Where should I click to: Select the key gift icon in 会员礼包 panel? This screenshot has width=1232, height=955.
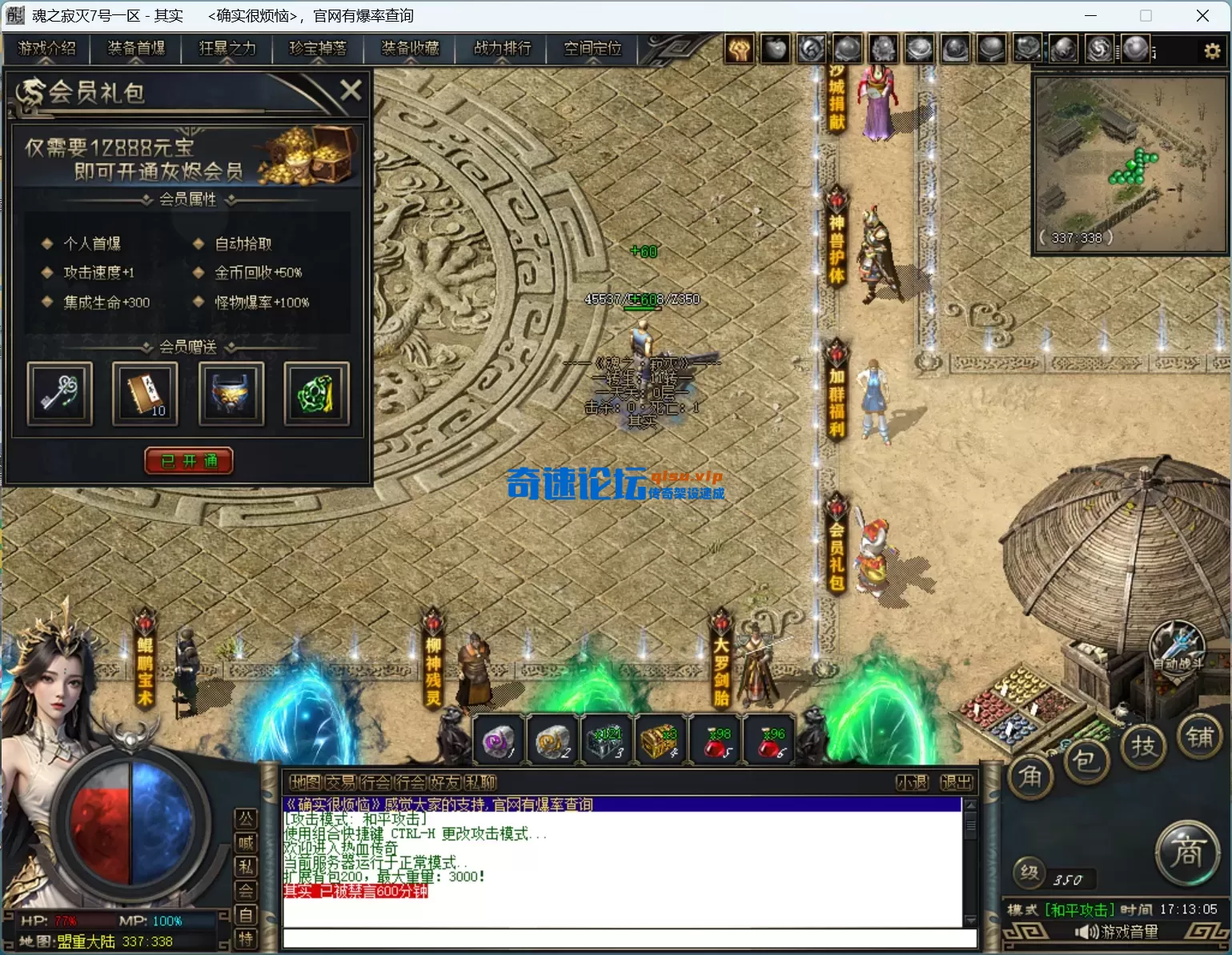(x=58, y=394)
